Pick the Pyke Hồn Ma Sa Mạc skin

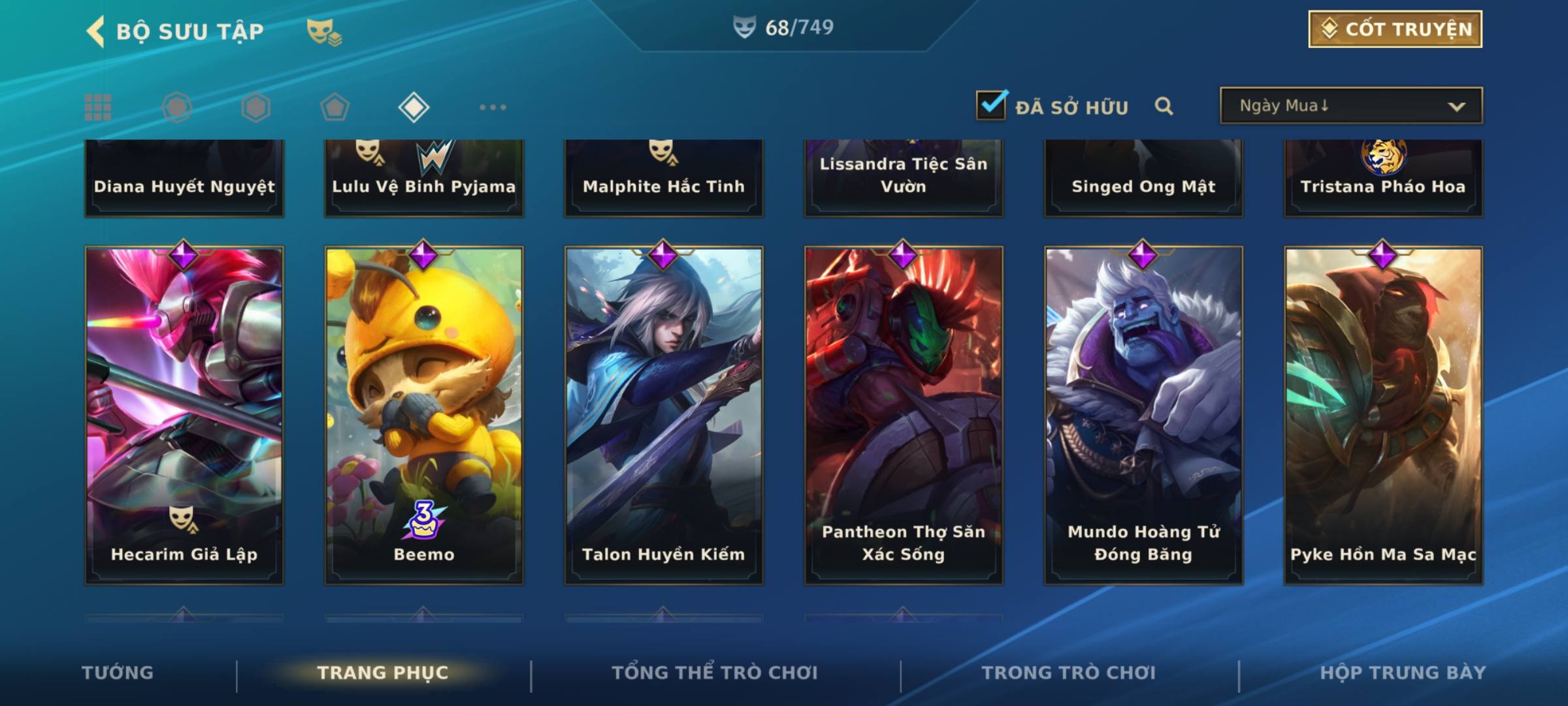[1383, 414]
